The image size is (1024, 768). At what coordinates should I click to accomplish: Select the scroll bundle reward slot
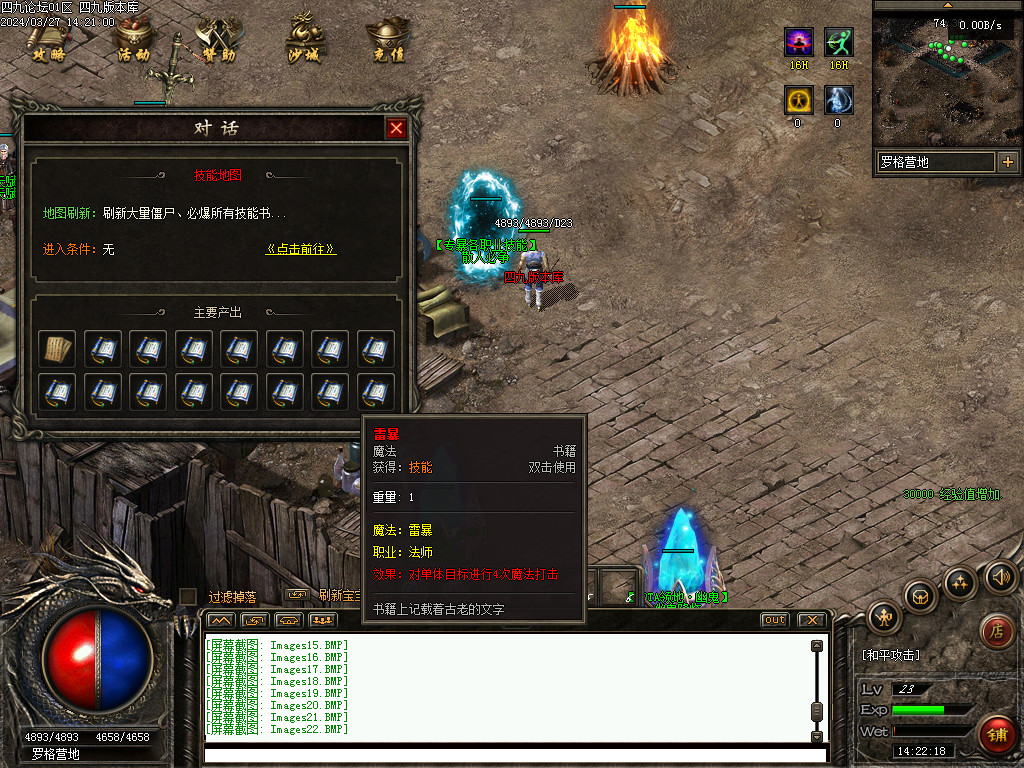coord(57,349)
